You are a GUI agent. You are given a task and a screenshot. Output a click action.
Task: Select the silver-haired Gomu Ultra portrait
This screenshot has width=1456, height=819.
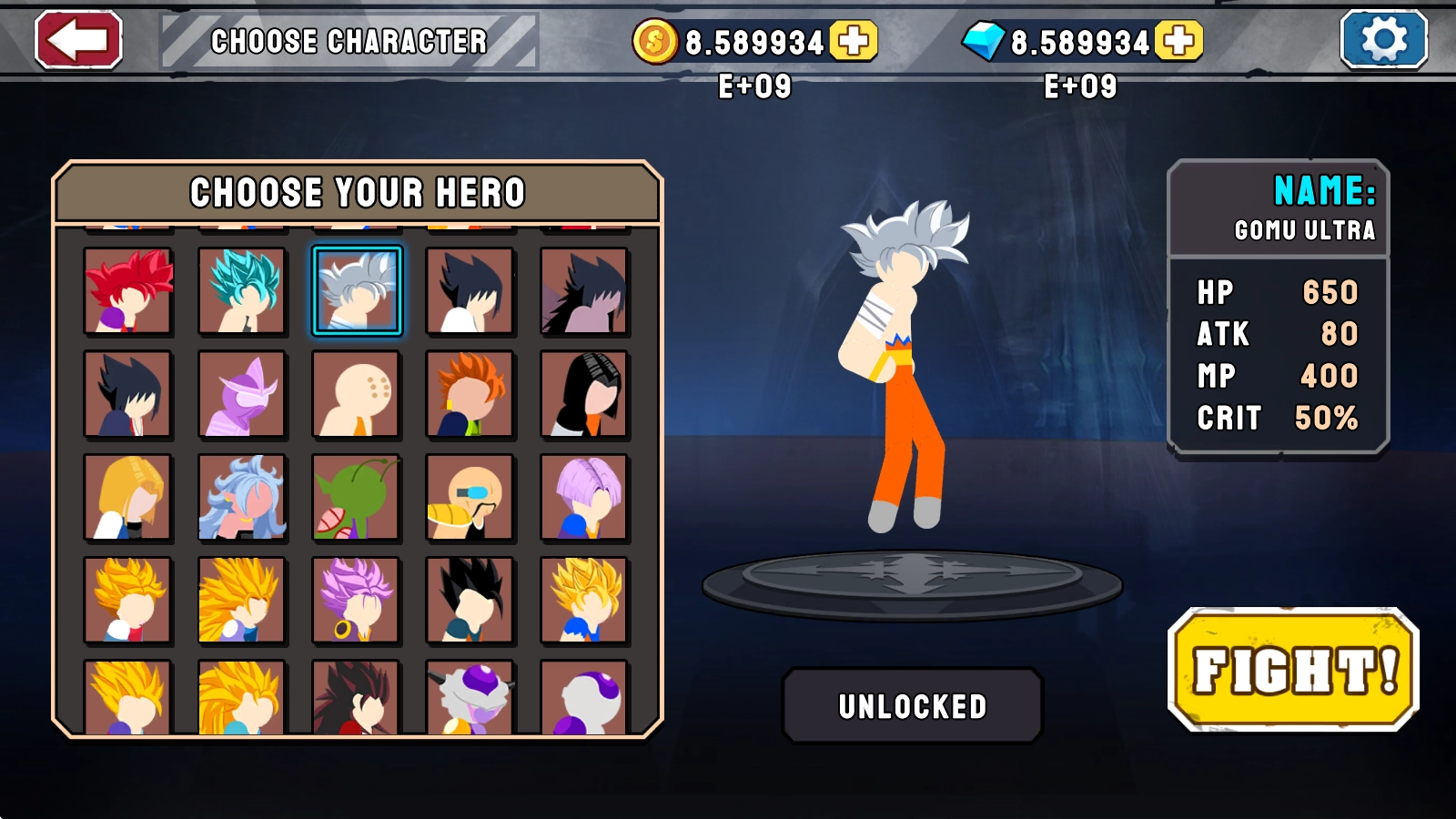(357, 291)
